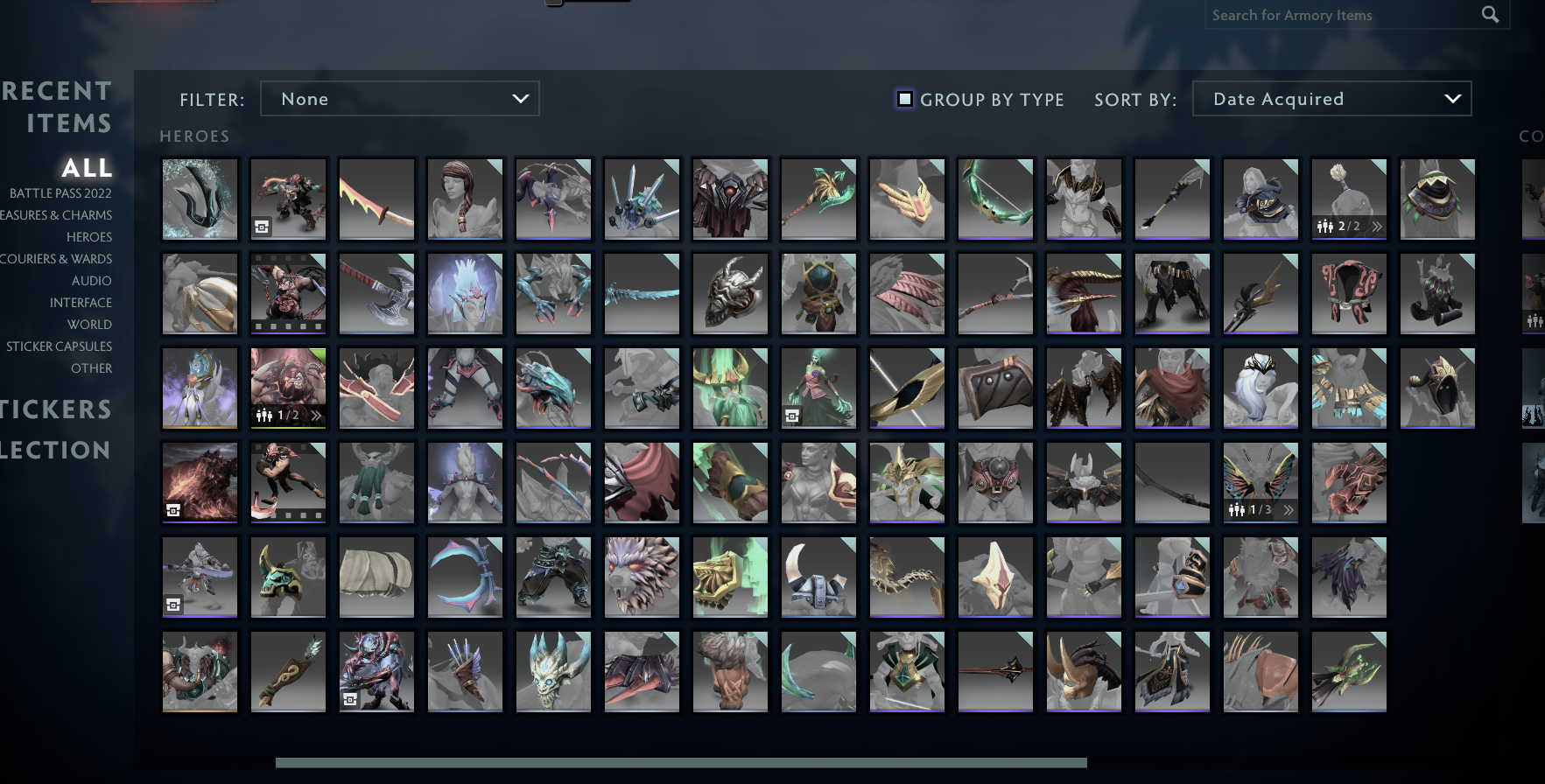Open the SORT BY Date Acquired dropdown
This screenshot has height=784, width=1545.
1331,98
